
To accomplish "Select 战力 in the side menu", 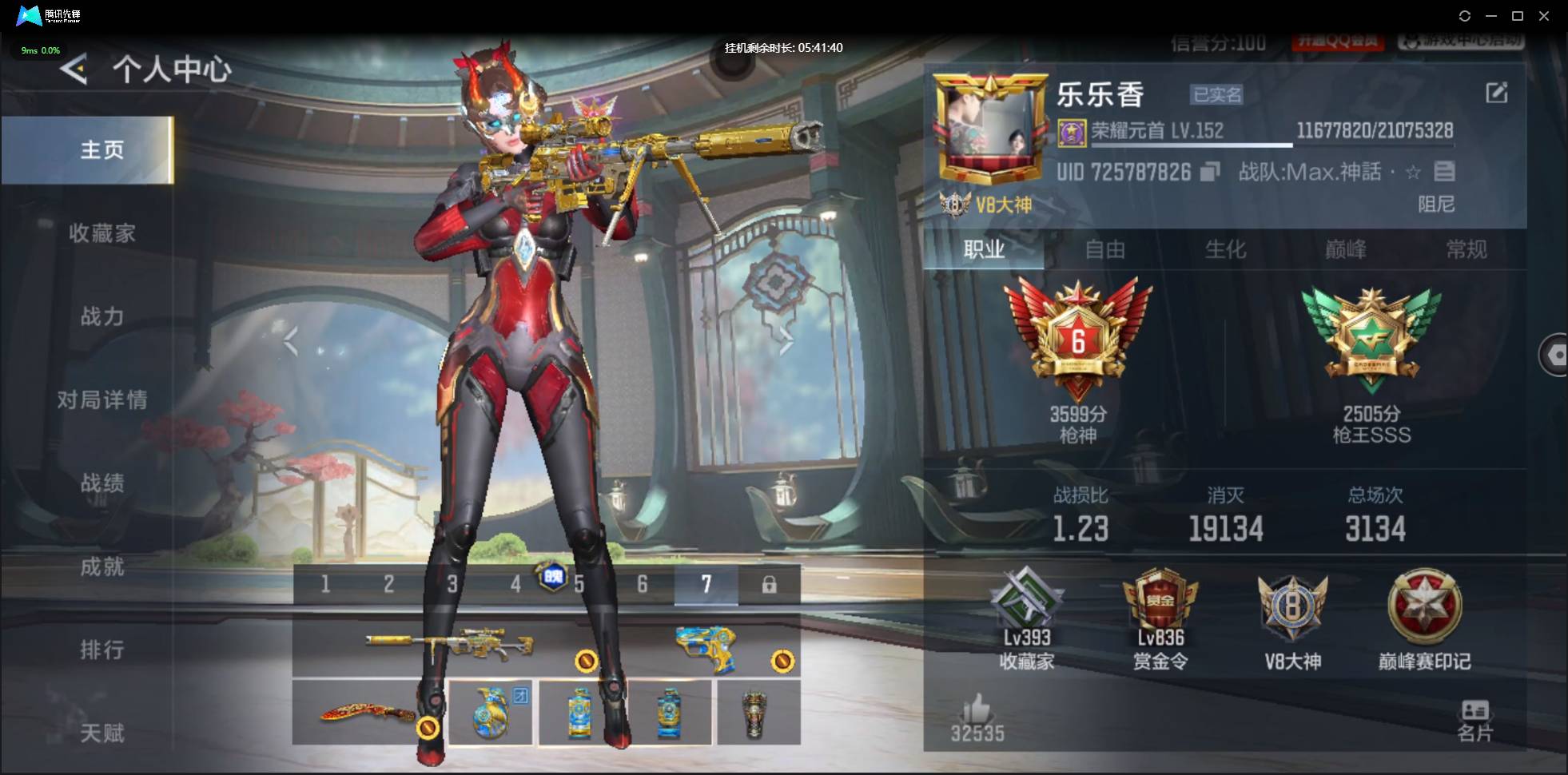I will 101,316.
